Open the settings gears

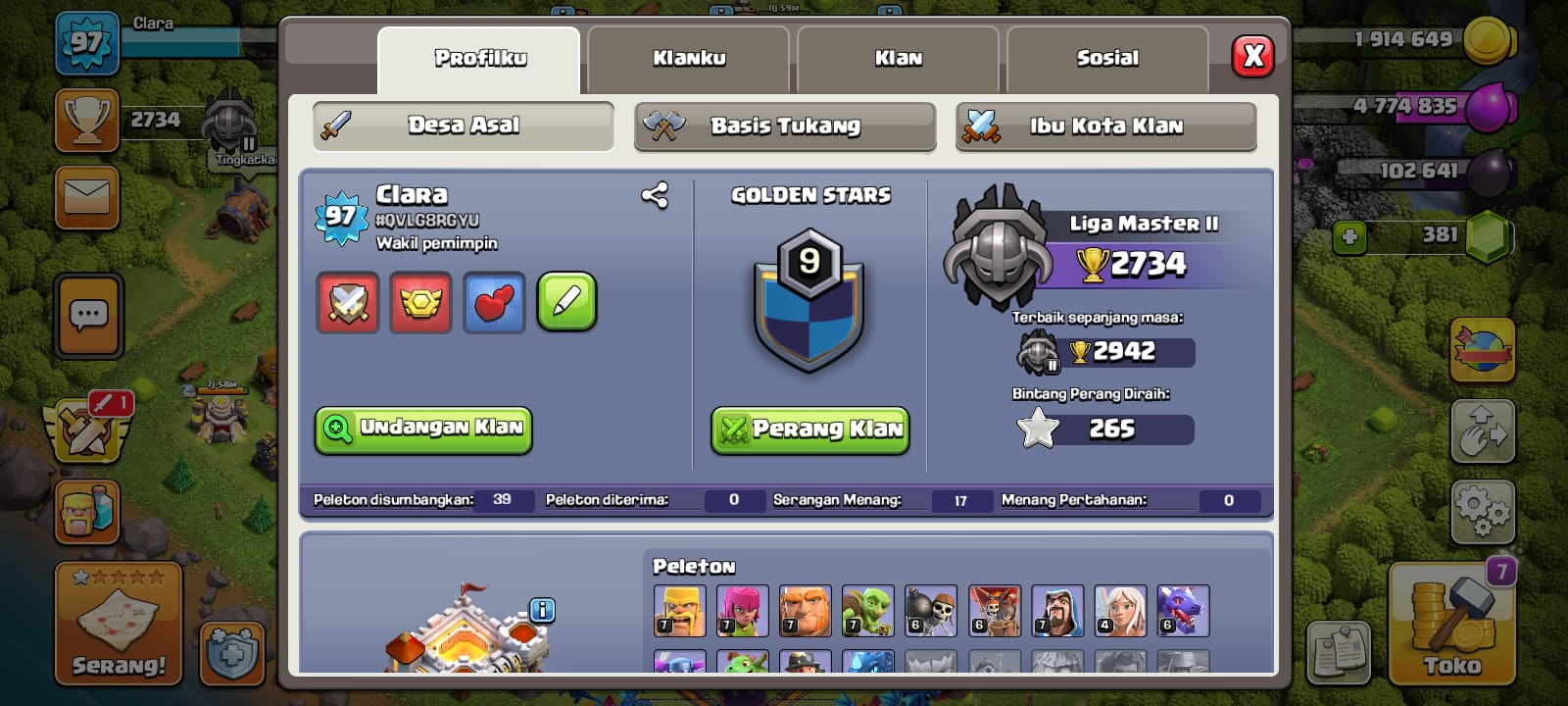click(x=1481, y=510)
